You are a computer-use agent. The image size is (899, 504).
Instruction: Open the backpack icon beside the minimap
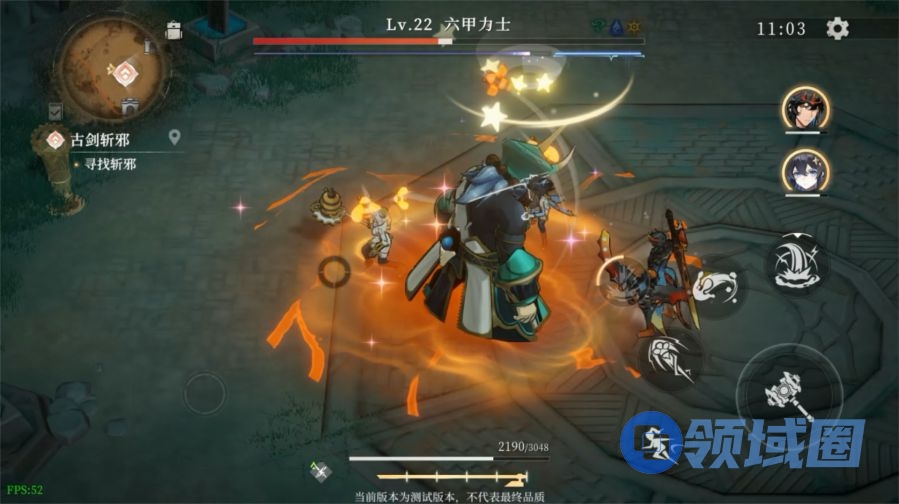tap(174, 31)
